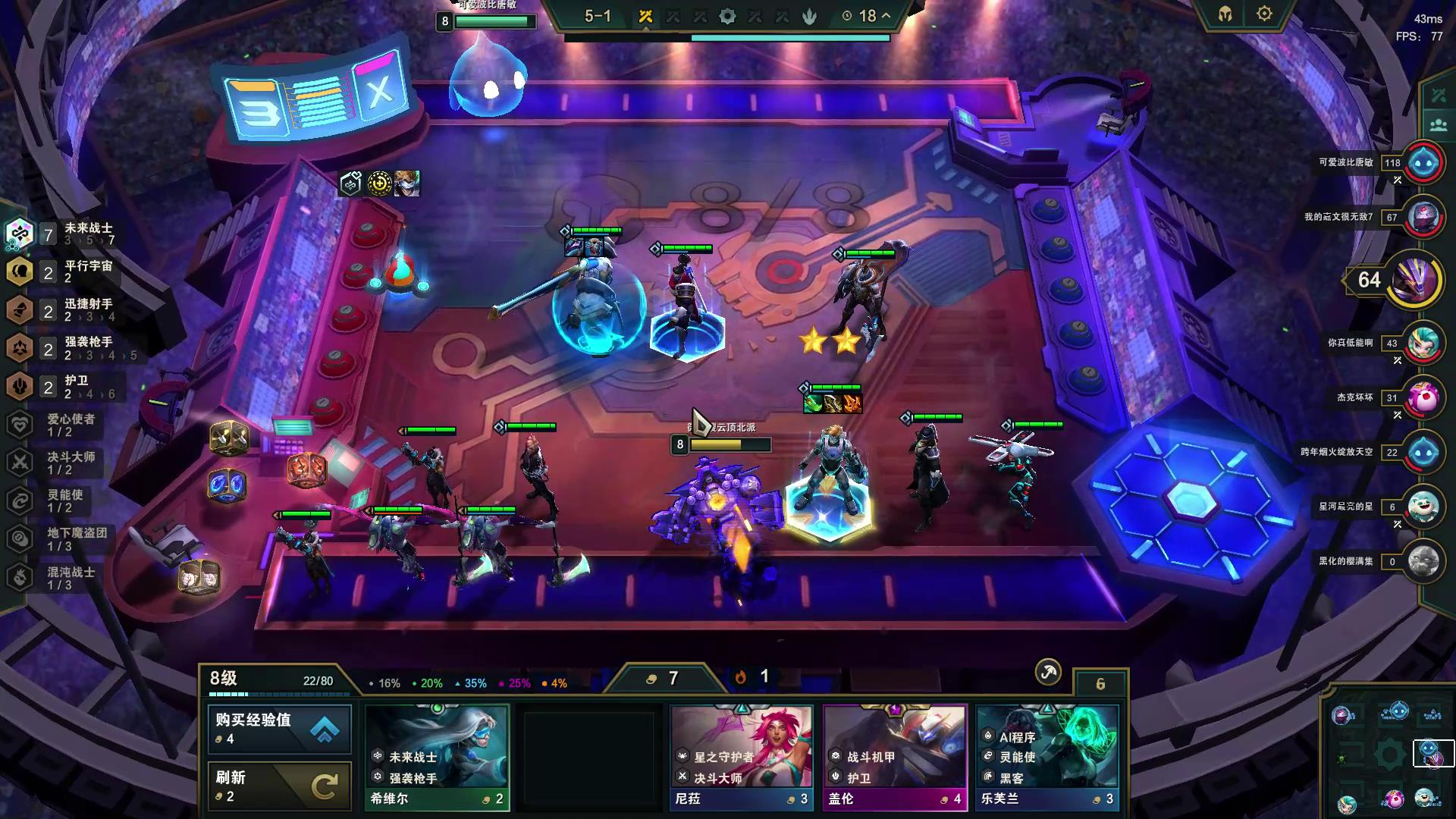The image size is (1456, 819).
Task: Open the settings gear in the top right
Action: tap(1264, 14)
